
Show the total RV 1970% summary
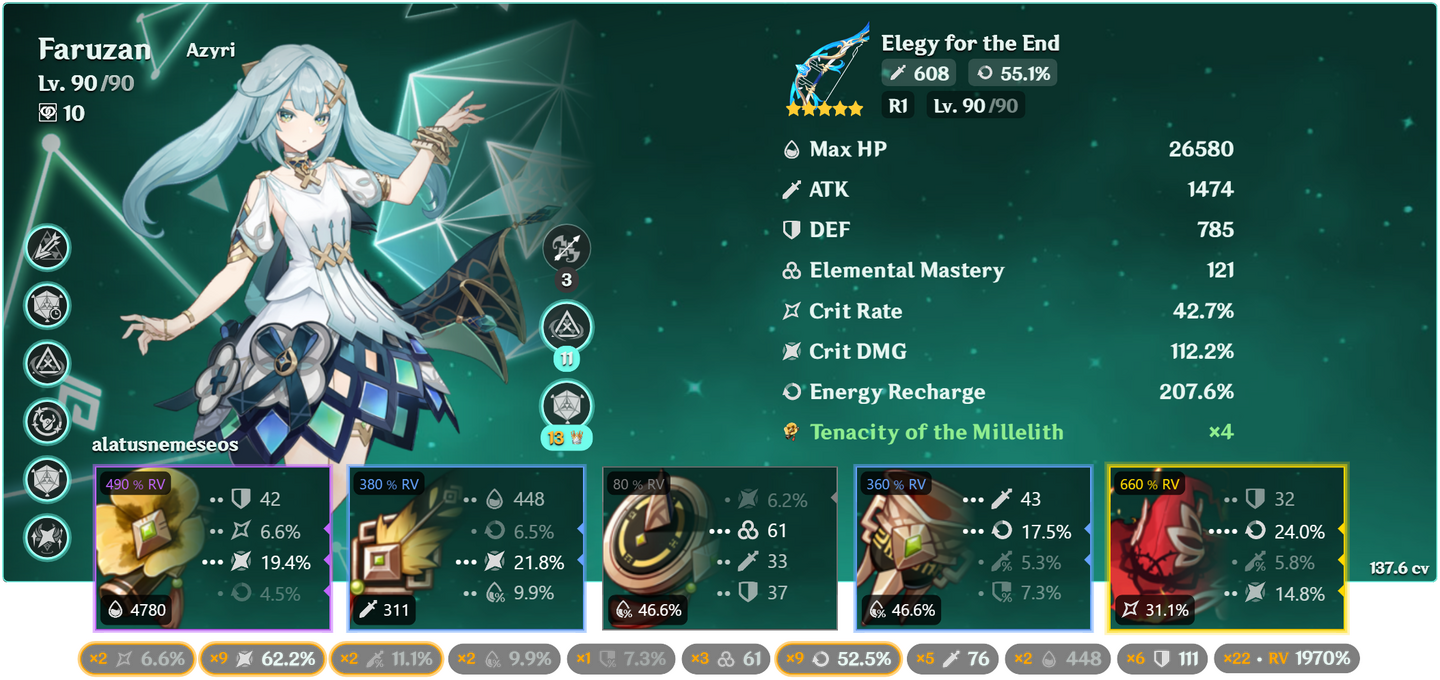[1287, 659]
